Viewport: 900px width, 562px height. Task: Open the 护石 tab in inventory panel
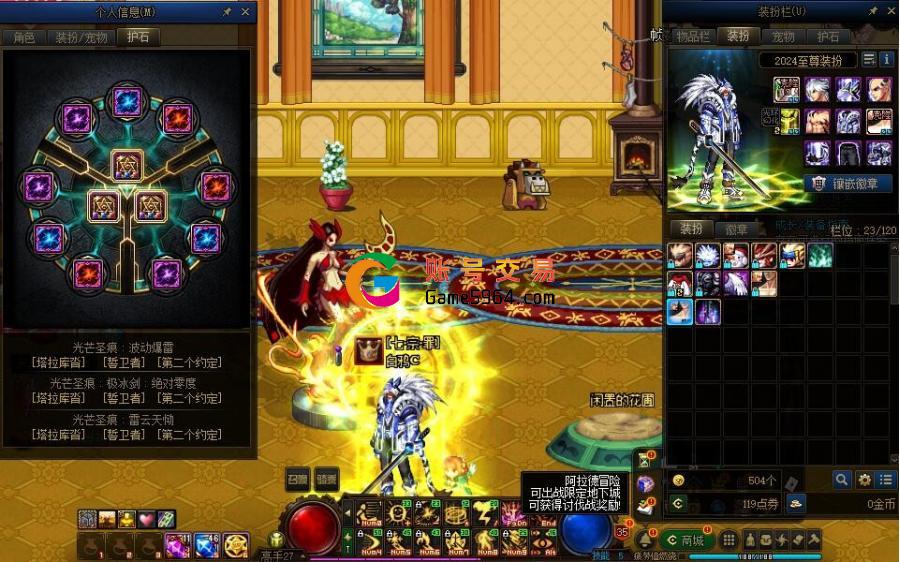coord(828,36)
